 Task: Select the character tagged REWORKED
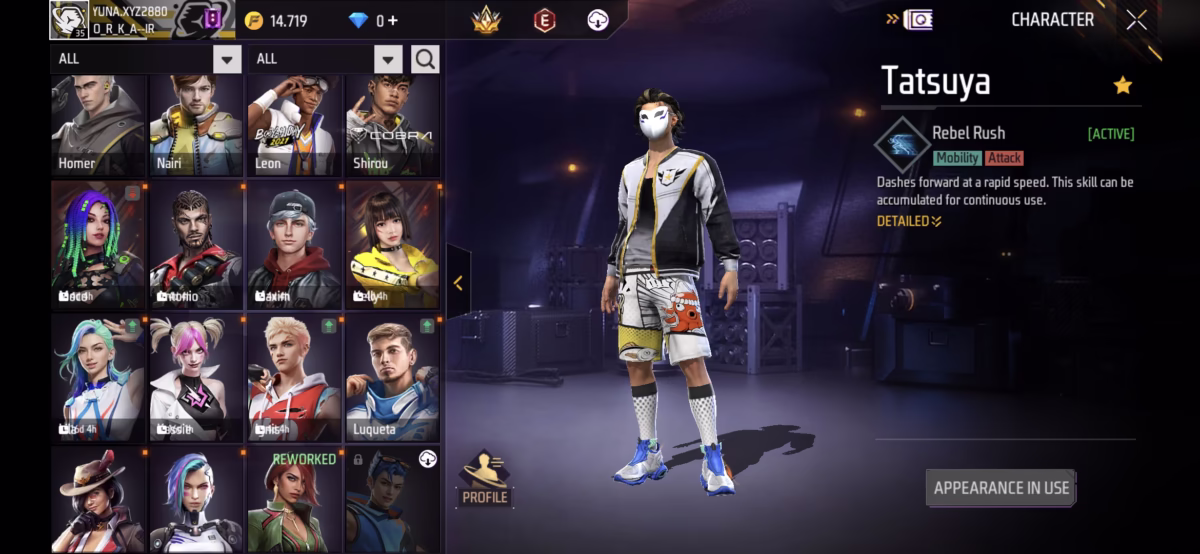pos(294,500)
